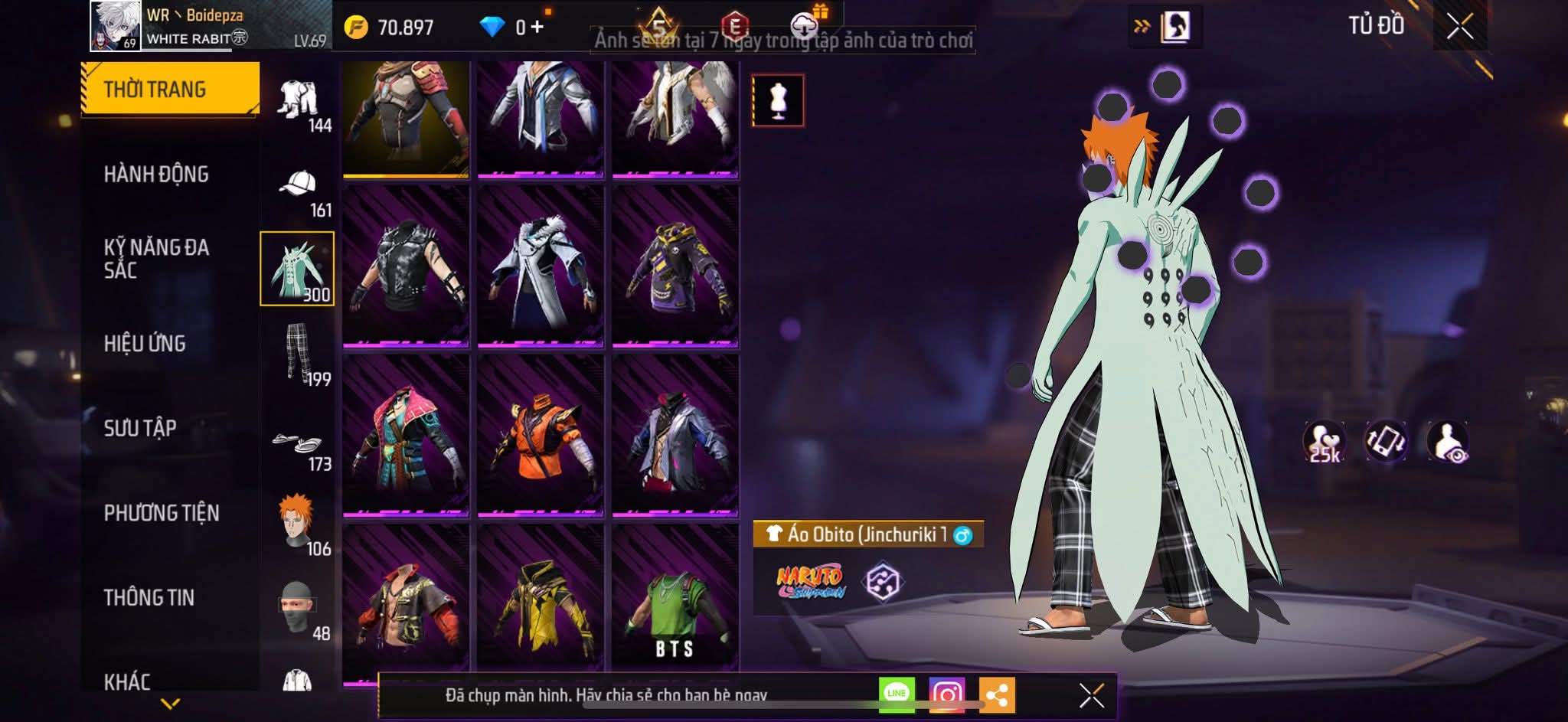Screen dimensions: 1568x722
Task: Open PHƯƠNG TIỆN category
Action: (x=162, y=513)
